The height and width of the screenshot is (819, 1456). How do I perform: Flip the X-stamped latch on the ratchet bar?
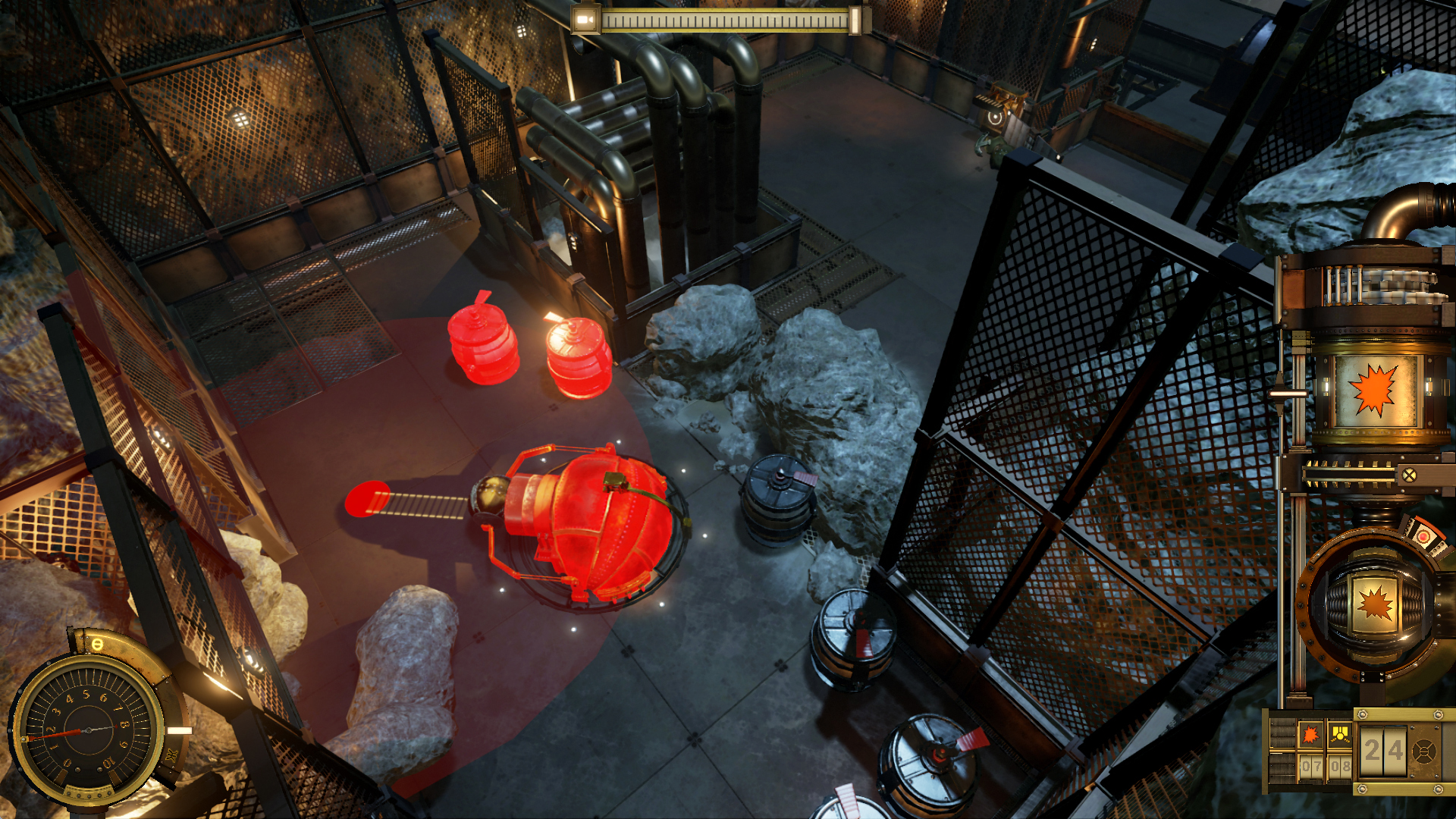1410,475
